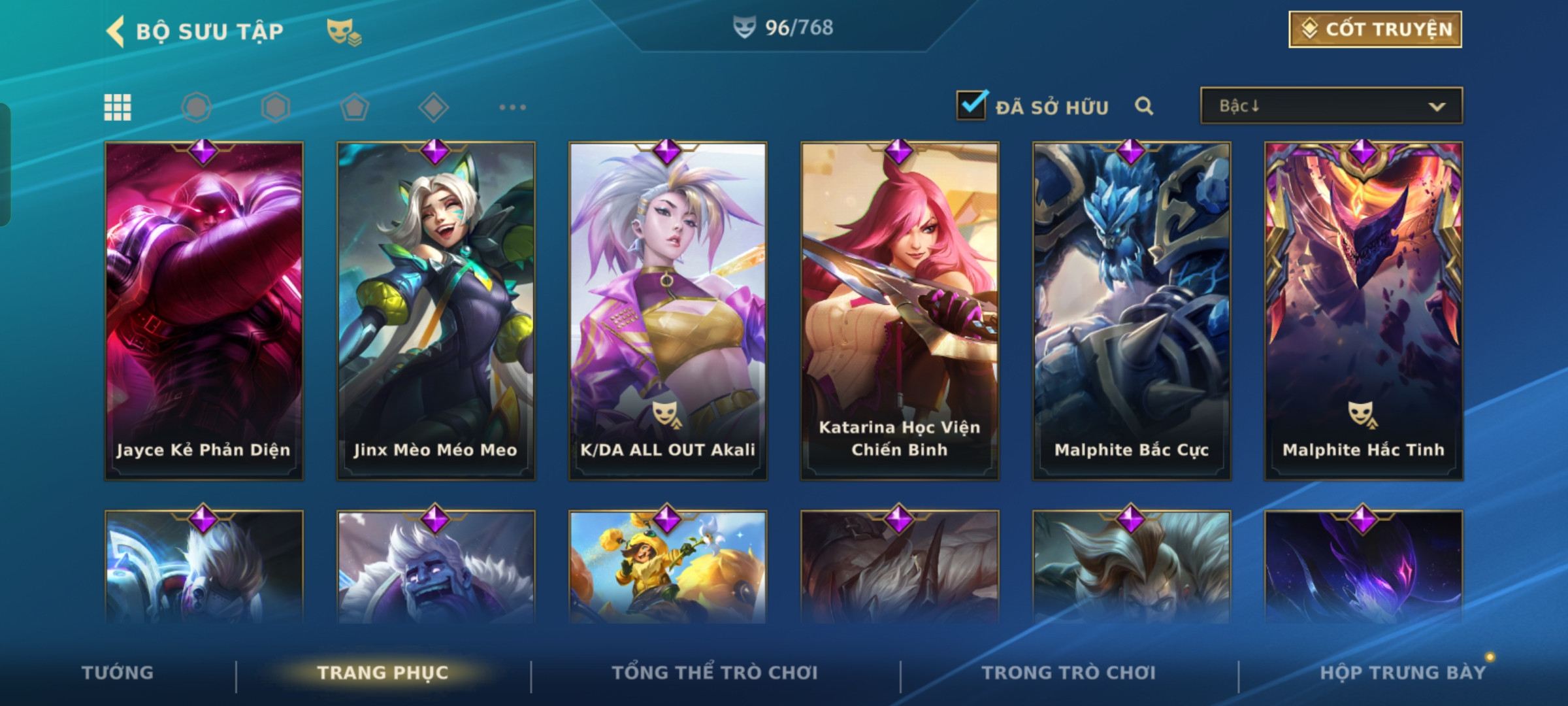Switch to Trong Trò Chơi tab

1069,673
